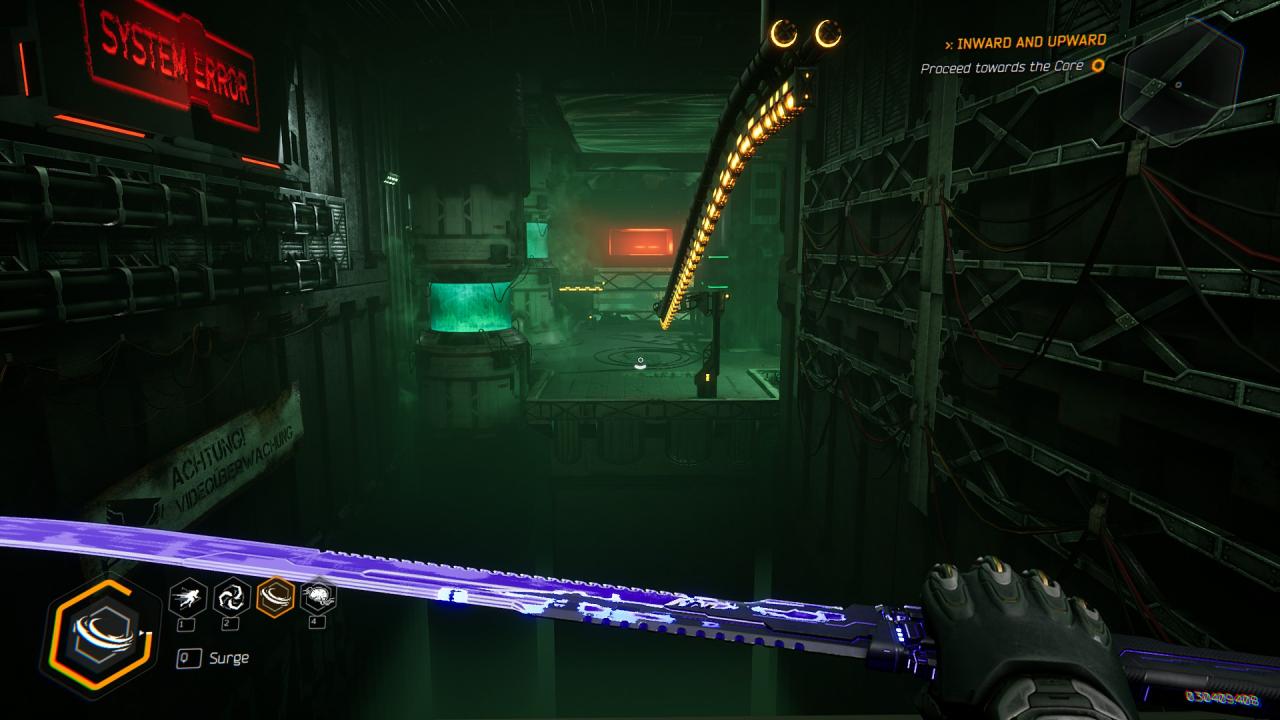The width and height of the screenshot is (1280, 720).
Task: Activate the Overlord brain ability icon
Action: click(318, 598)
